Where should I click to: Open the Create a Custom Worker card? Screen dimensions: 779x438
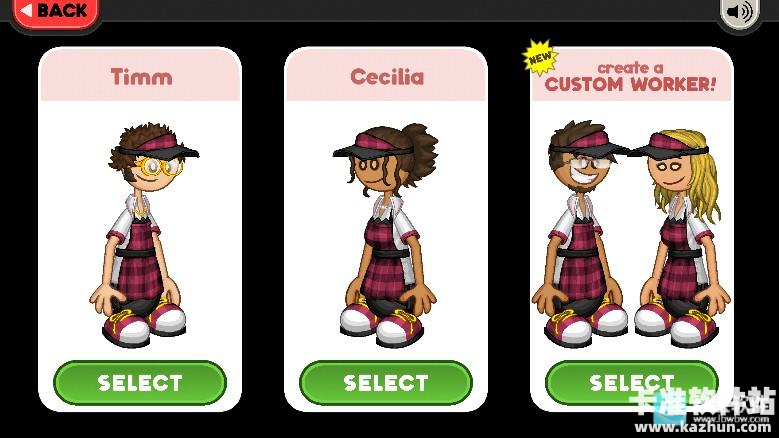(631, 220)
